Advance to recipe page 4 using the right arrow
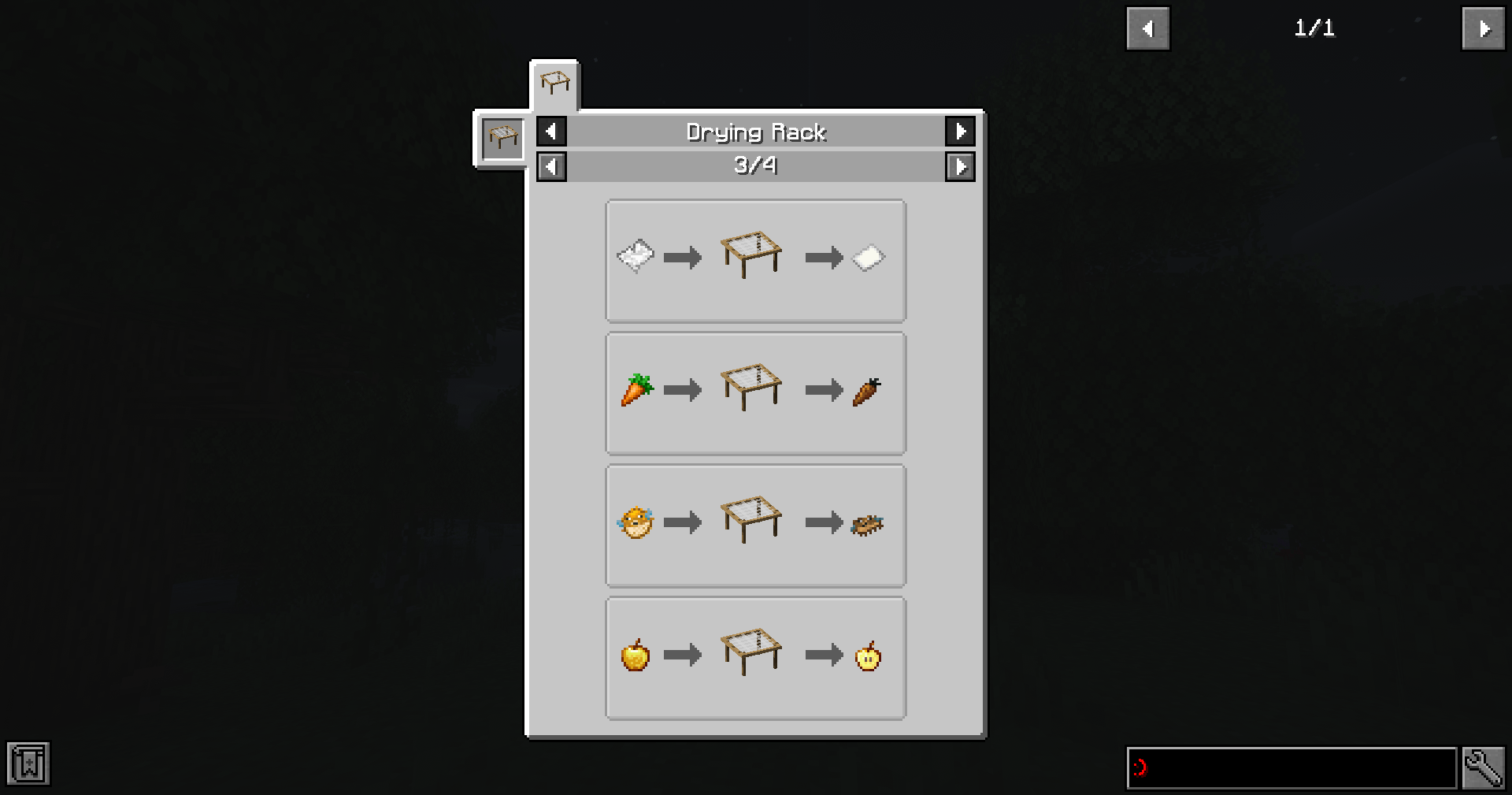1512x795 pixels. (961, 166)
